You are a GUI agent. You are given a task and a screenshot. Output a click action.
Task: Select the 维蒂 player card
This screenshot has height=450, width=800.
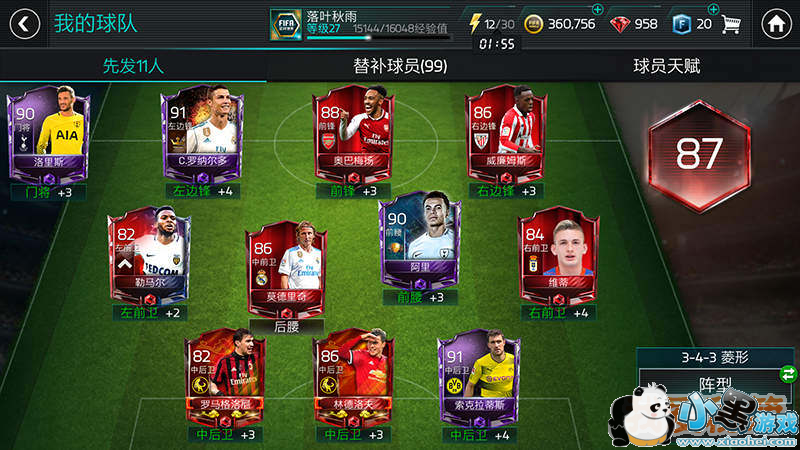(x=557, y=254)
